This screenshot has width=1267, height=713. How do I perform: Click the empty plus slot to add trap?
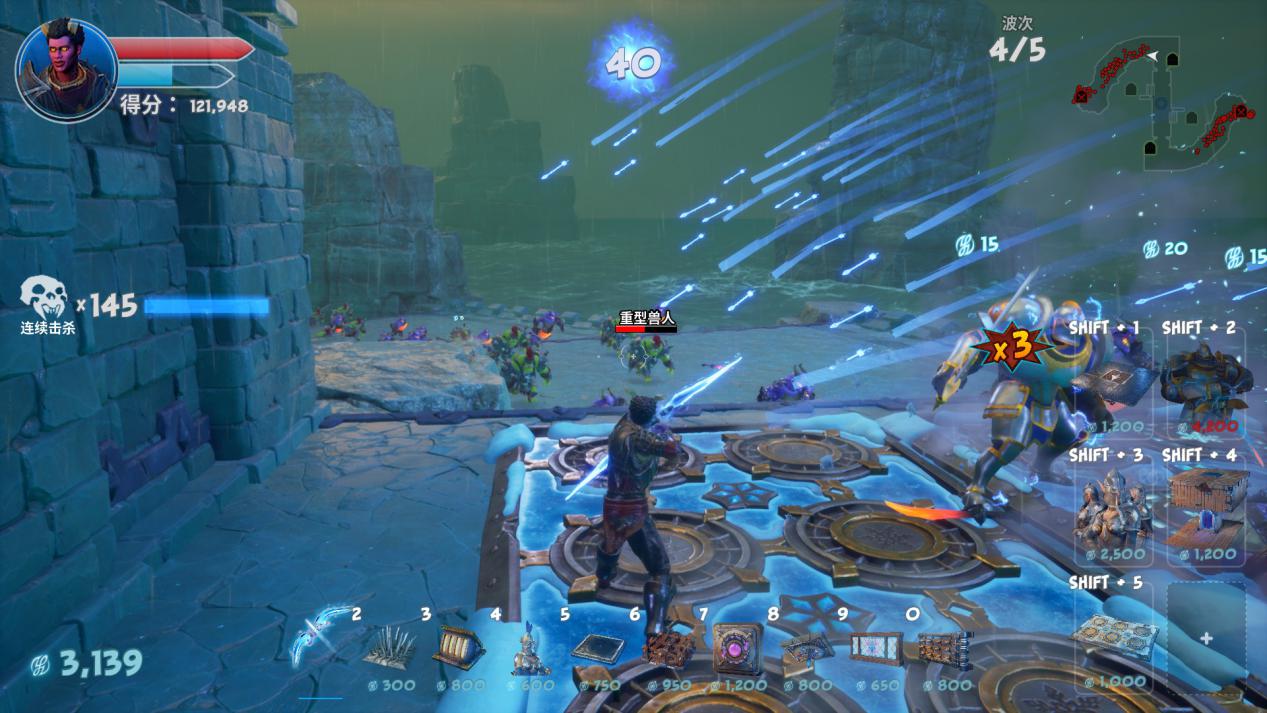pyautogui.click(x=1206, y=638)
